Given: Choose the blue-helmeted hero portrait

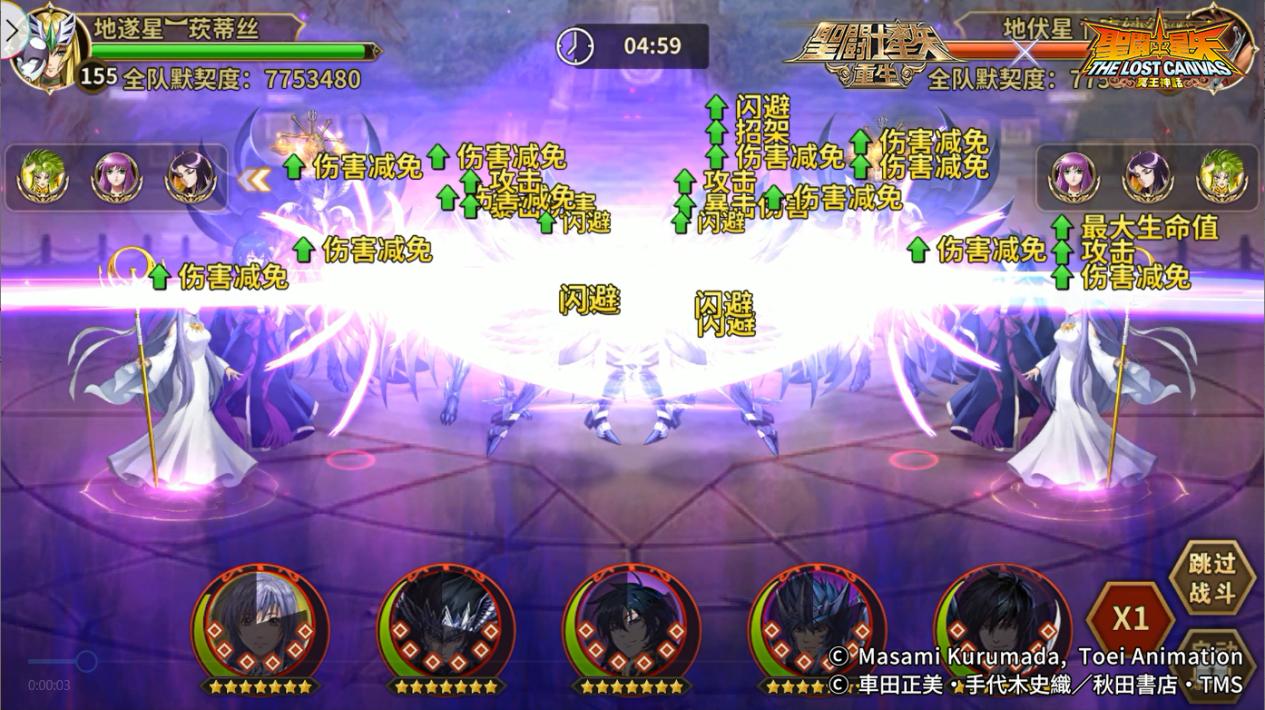Looking at the screenshot, I should [816, 625].
